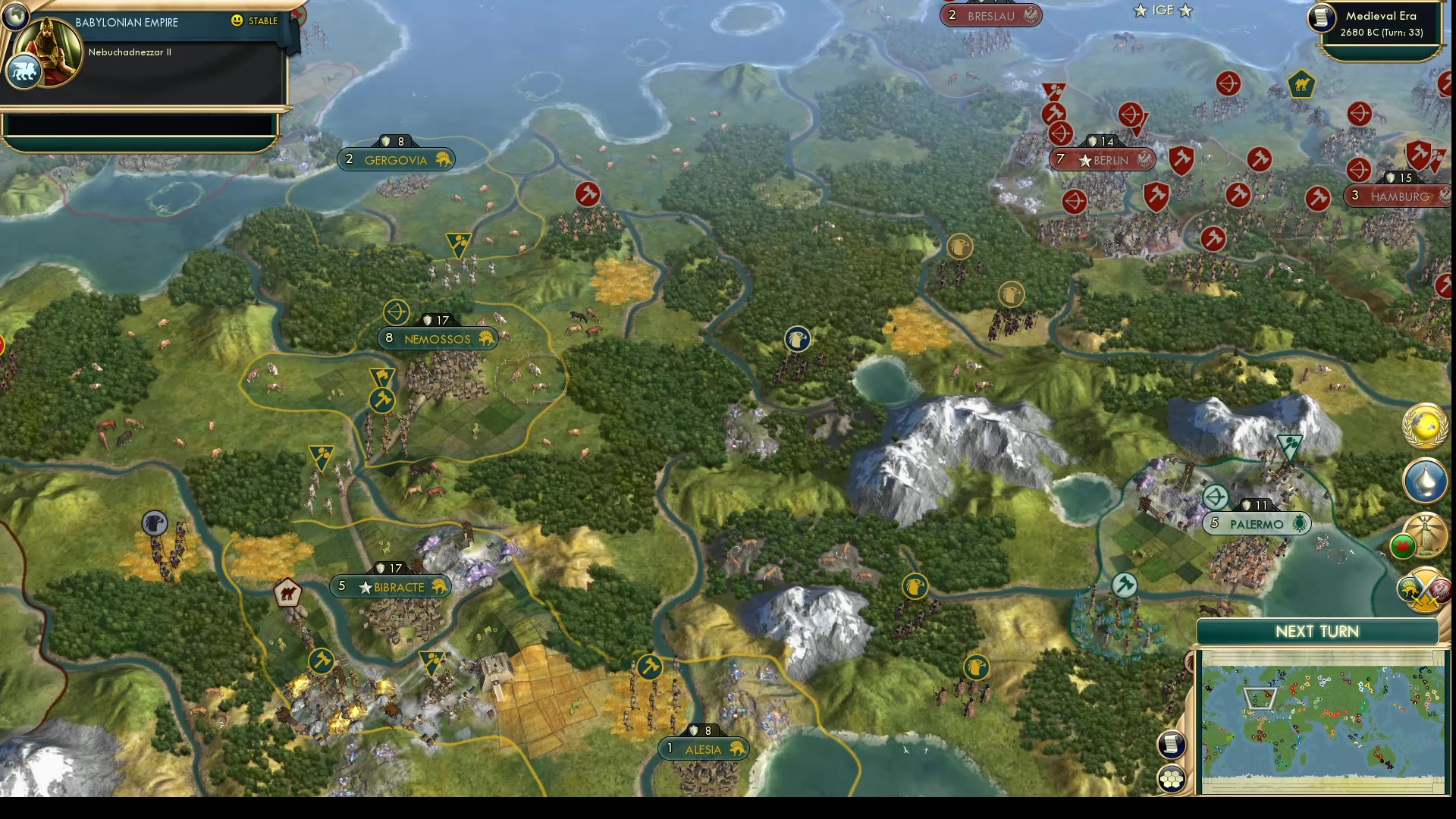Click the Alesia city banner
This screenshot has width=1456, height=819.
pyautogui.click(x=704, y=748)
